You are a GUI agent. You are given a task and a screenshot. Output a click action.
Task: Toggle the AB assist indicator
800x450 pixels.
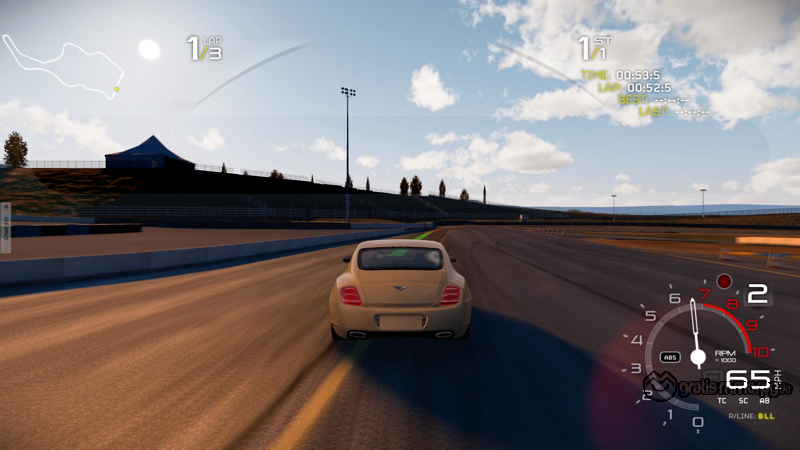(766, 400)
